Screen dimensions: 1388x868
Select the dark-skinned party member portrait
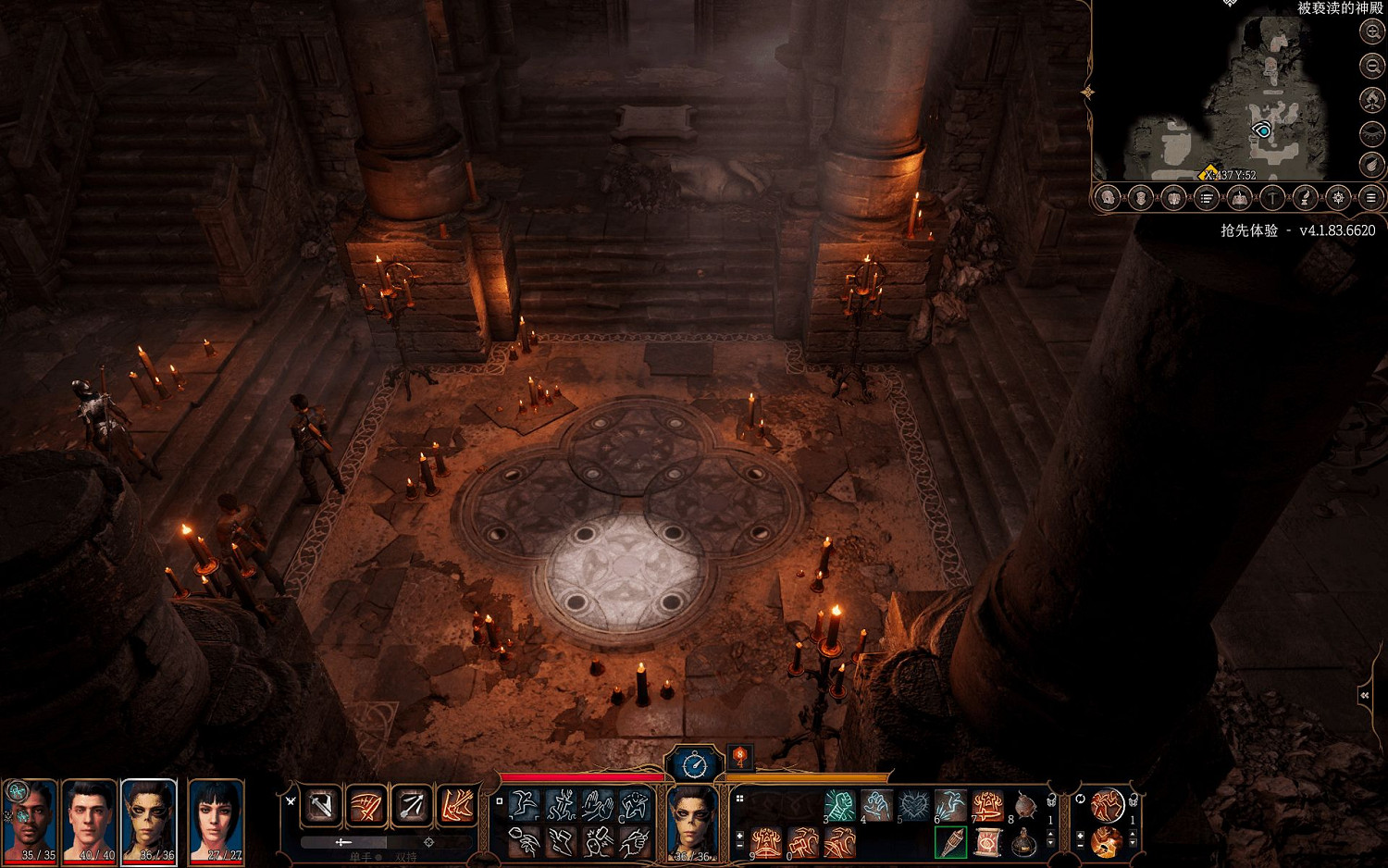[31, 820]
